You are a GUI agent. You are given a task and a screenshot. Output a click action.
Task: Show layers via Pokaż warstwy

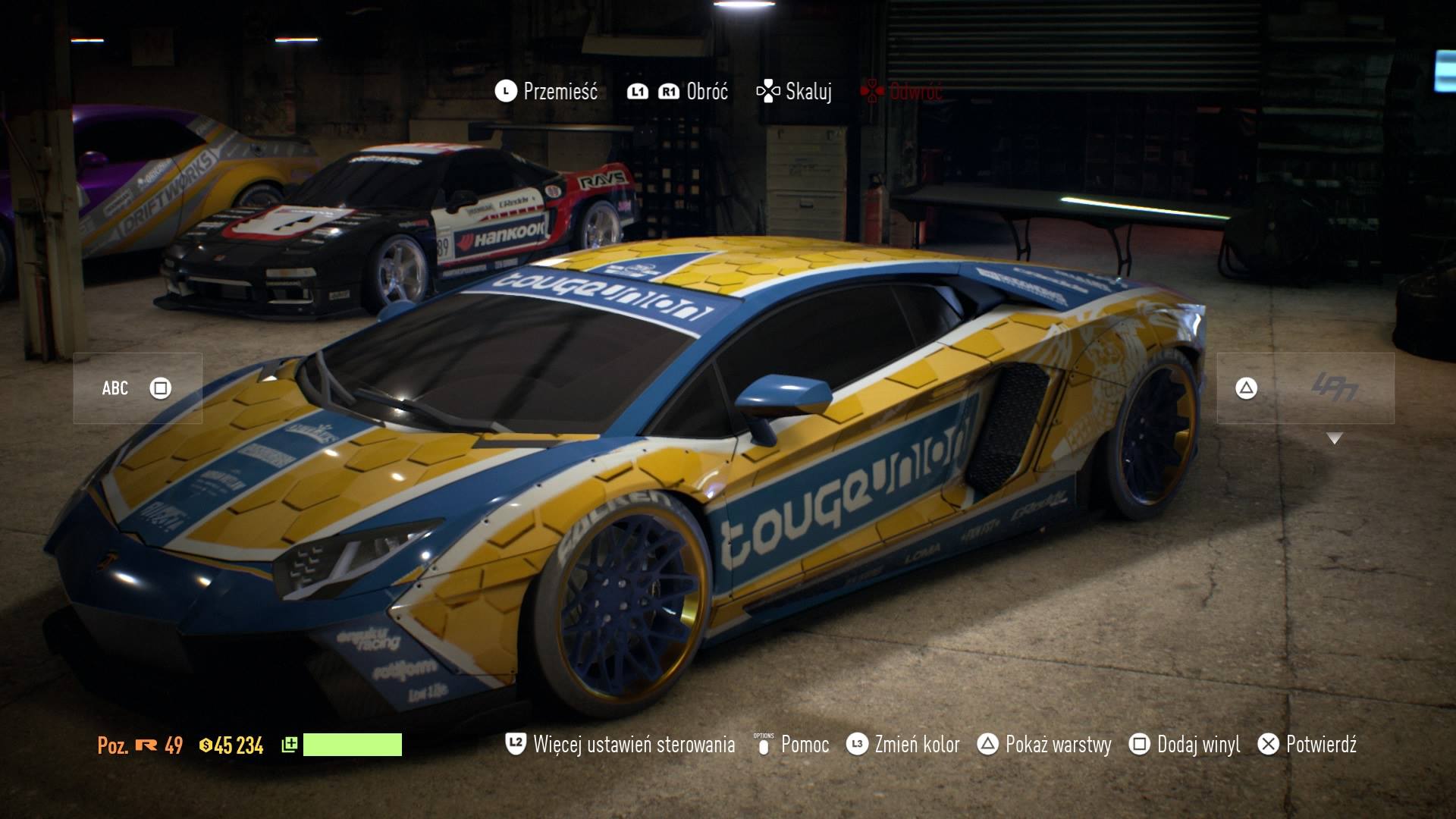pos(1043,745)
